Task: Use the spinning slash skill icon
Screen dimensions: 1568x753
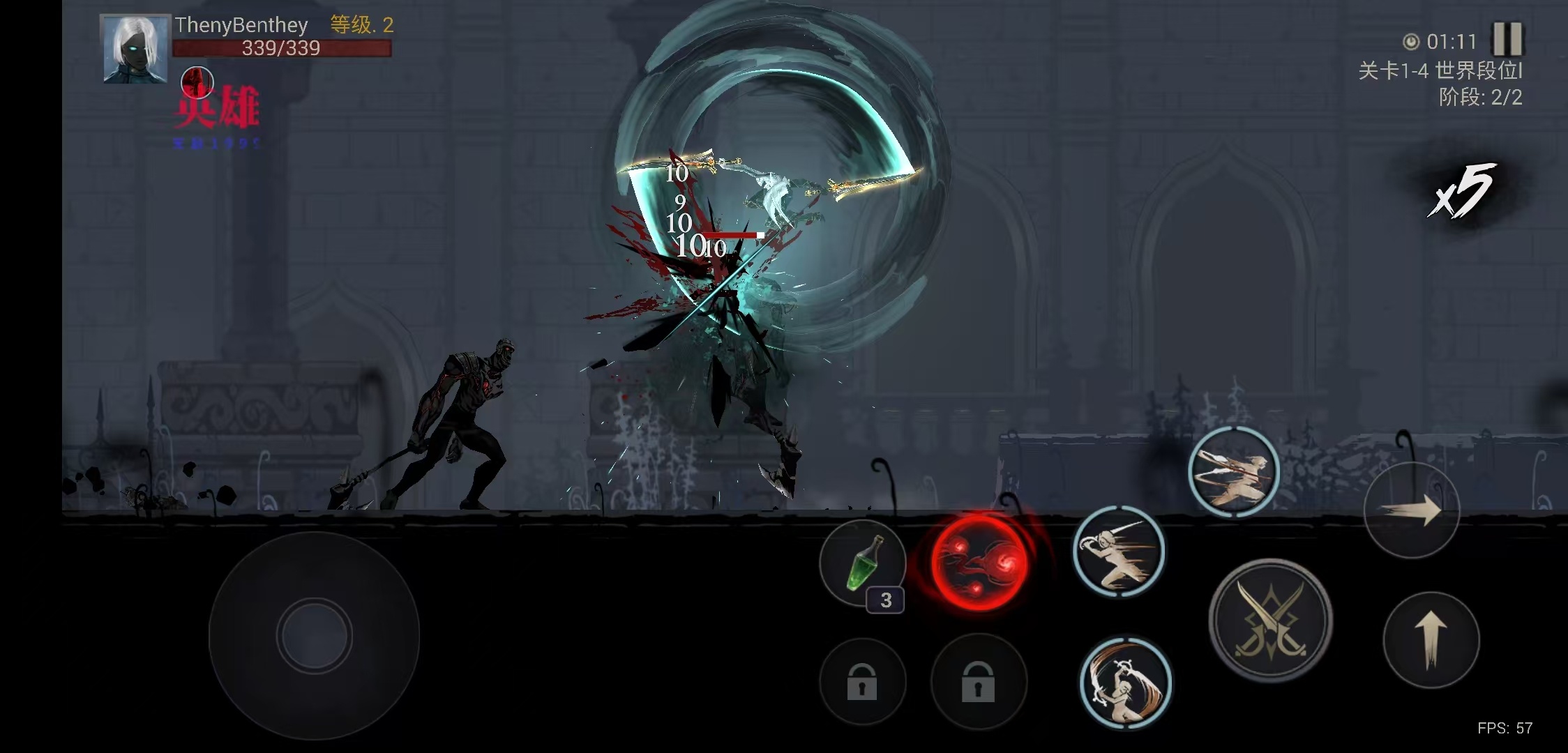Action: (1125, 683)
